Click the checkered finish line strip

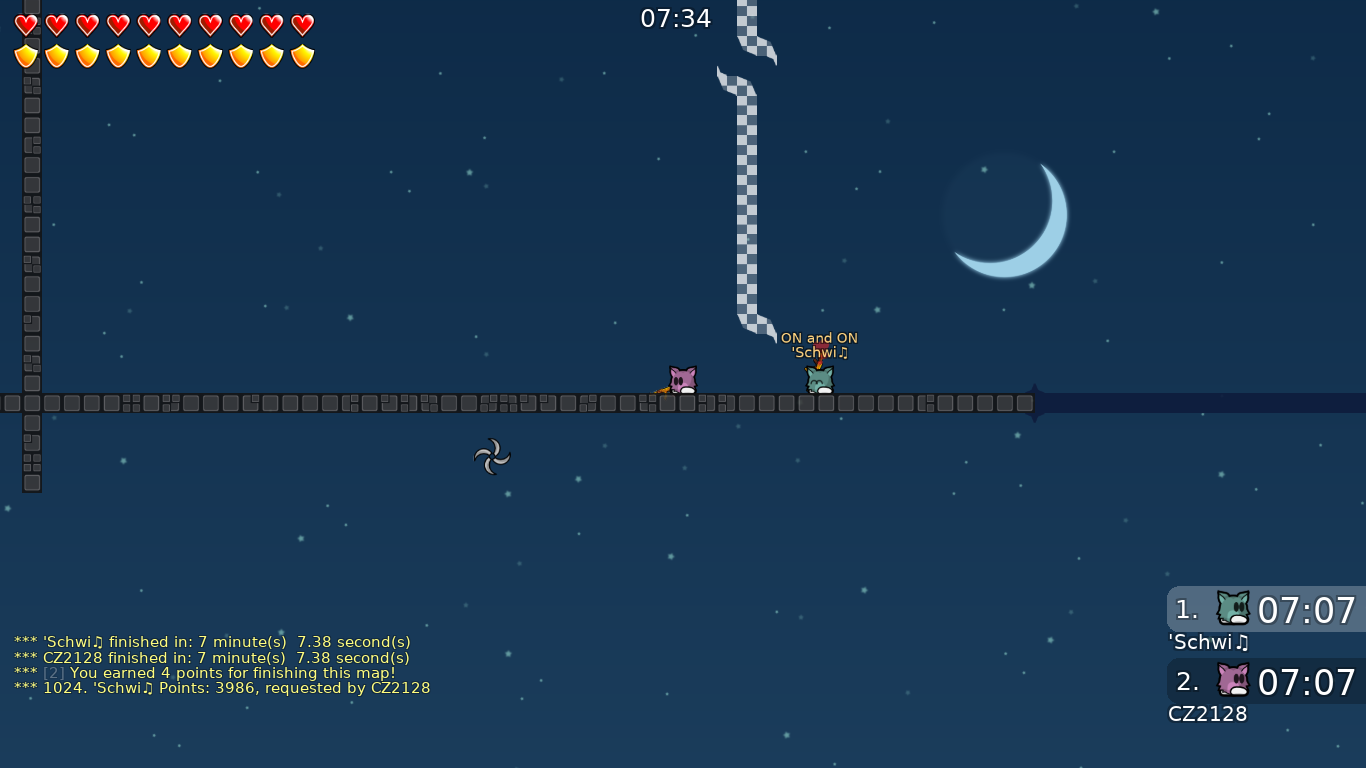[x=750, y=200]
